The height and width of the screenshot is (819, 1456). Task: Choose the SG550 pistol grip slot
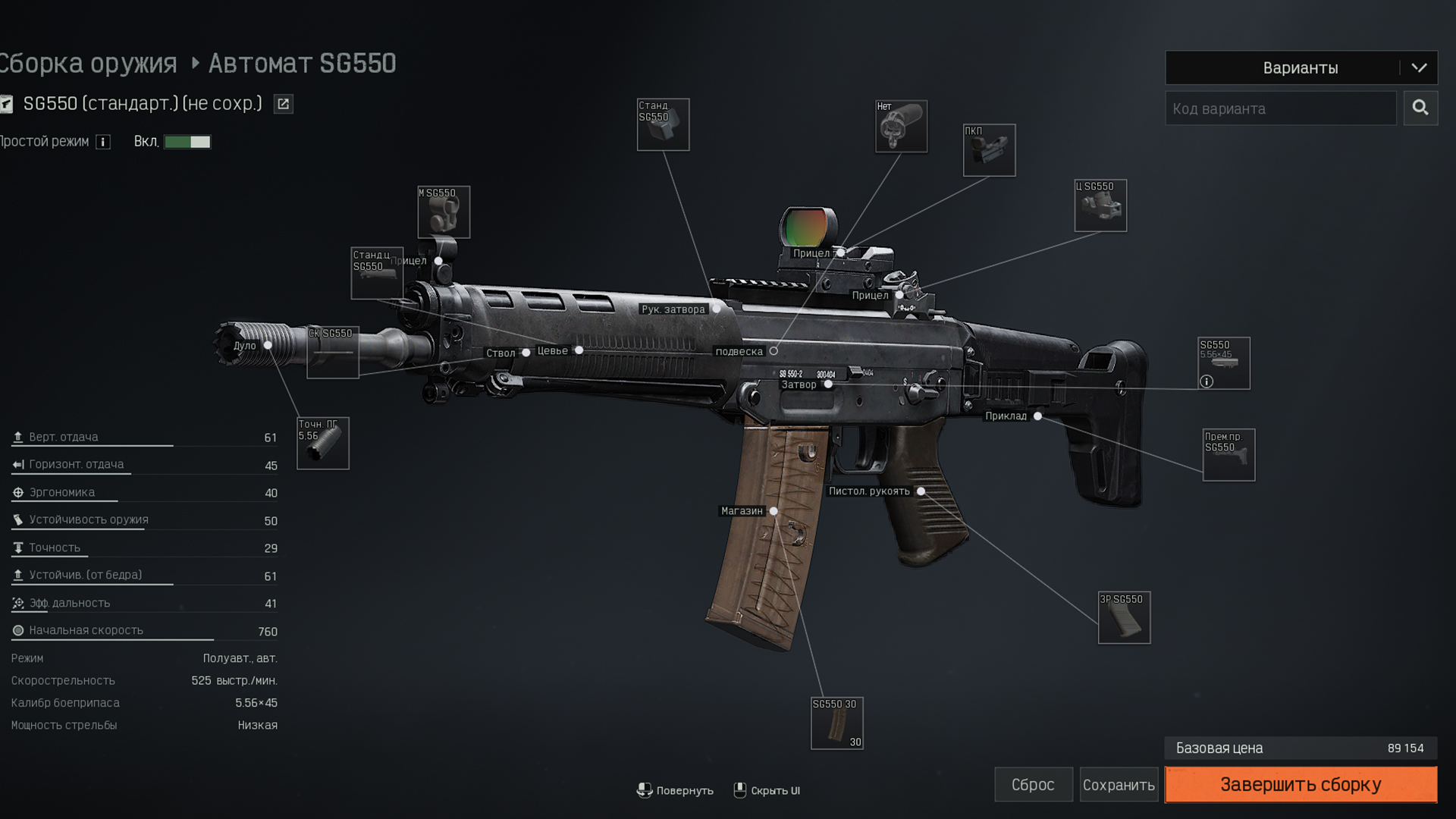1124,617
